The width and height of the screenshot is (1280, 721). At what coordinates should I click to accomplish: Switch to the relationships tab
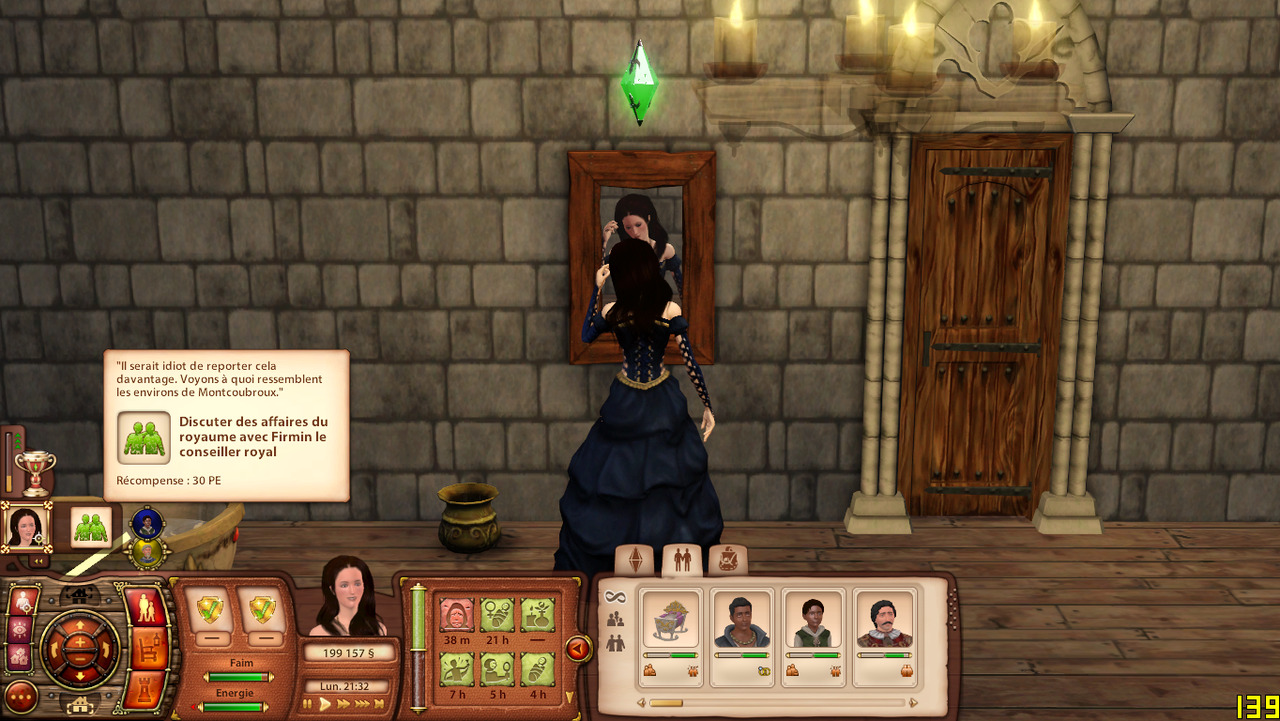(682, 560)
